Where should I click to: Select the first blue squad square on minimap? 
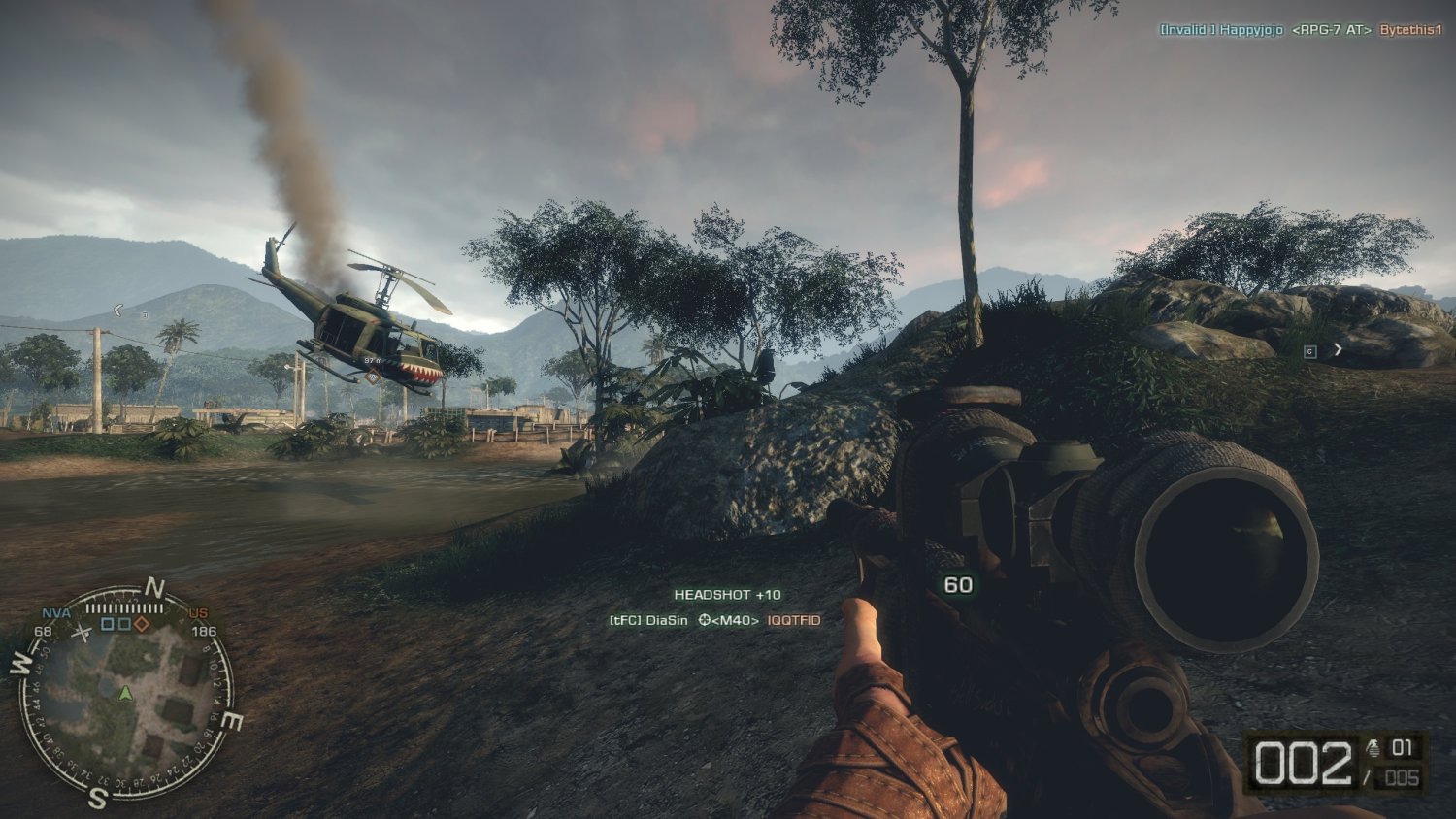point(106,624)
